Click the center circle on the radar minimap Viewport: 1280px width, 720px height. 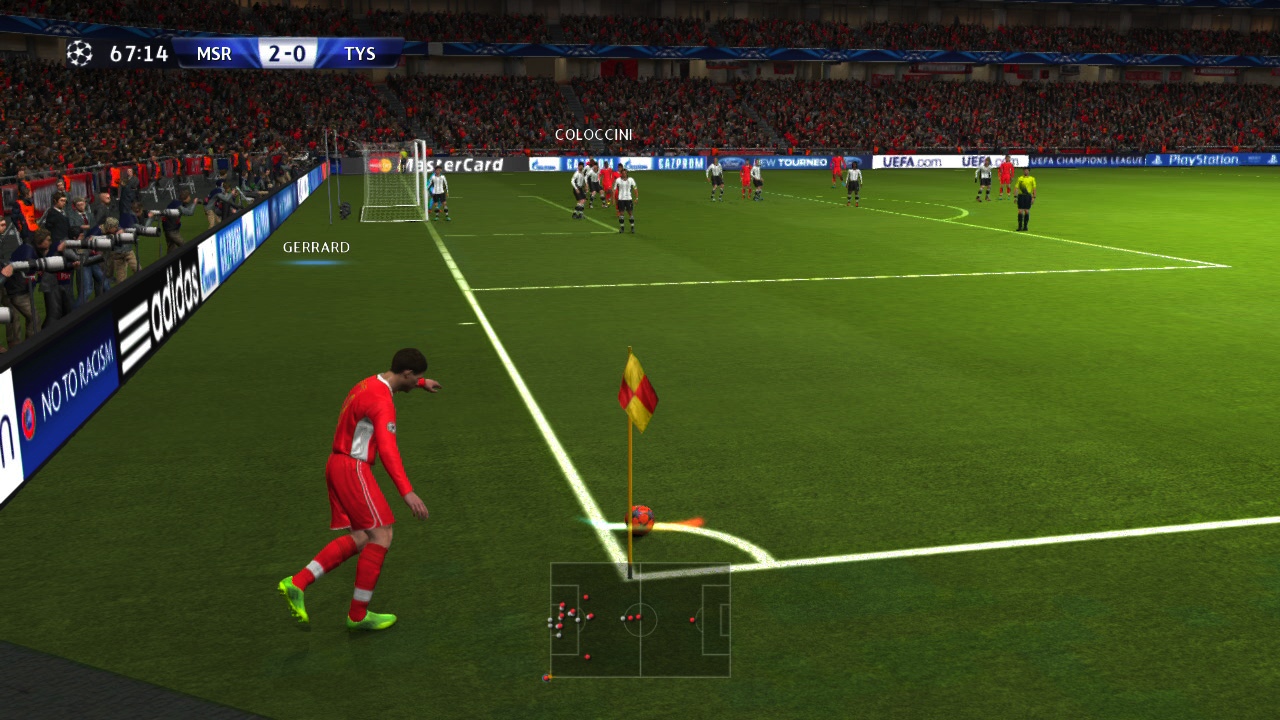tap(641, 619)
